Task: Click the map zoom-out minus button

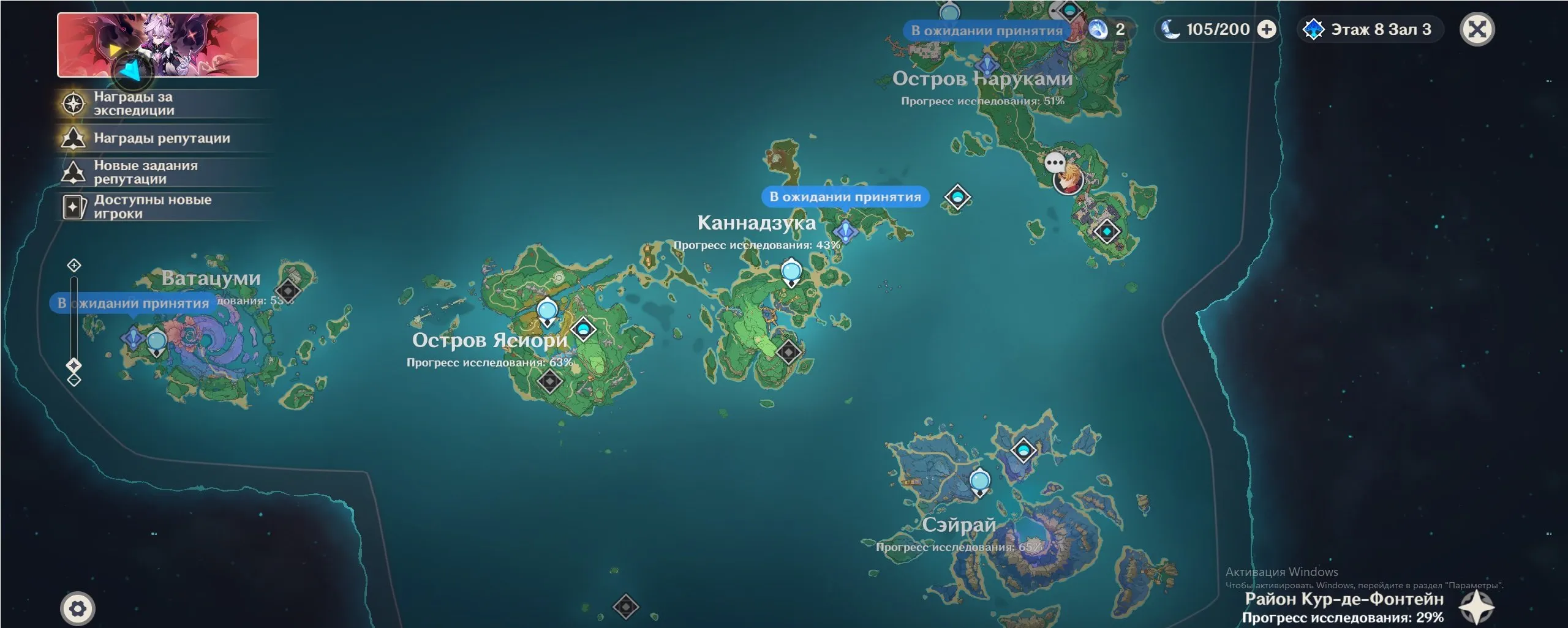Action: coord(74,380)
